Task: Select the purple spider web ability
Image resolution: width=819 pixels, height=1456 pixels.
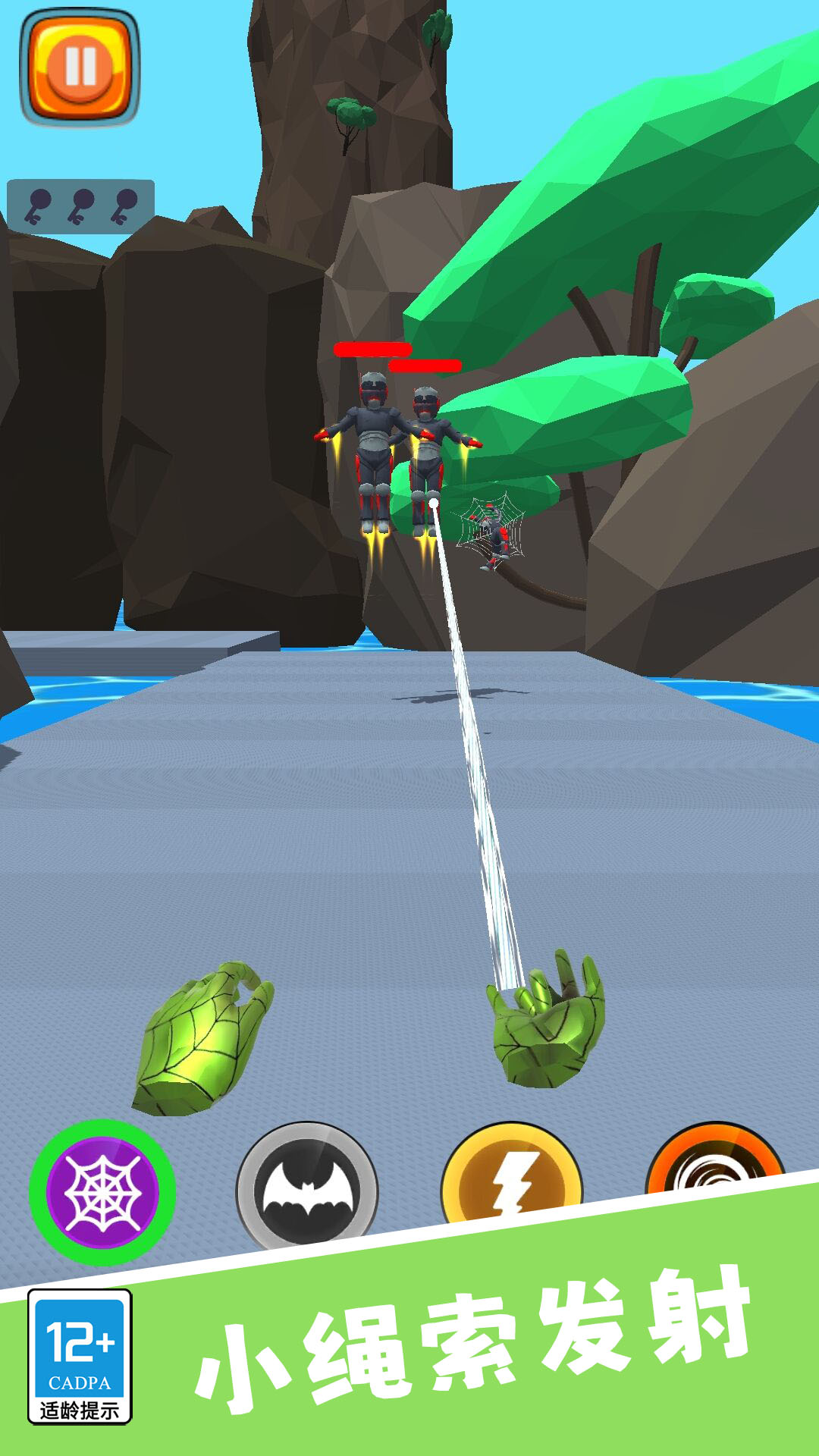Action: pyautogui.click(x=102, y=1192)
